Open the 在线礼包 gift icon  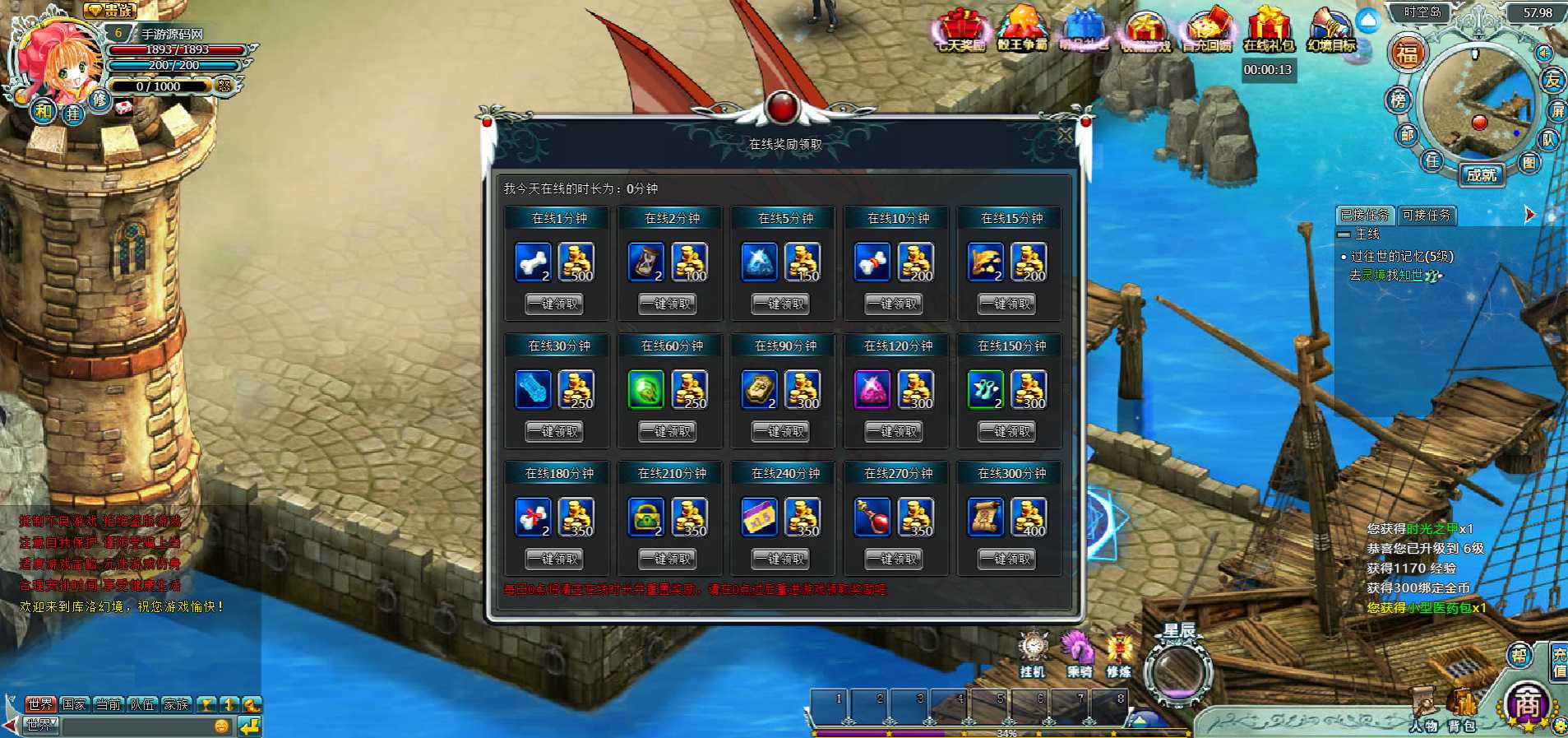click(1268, 30)
